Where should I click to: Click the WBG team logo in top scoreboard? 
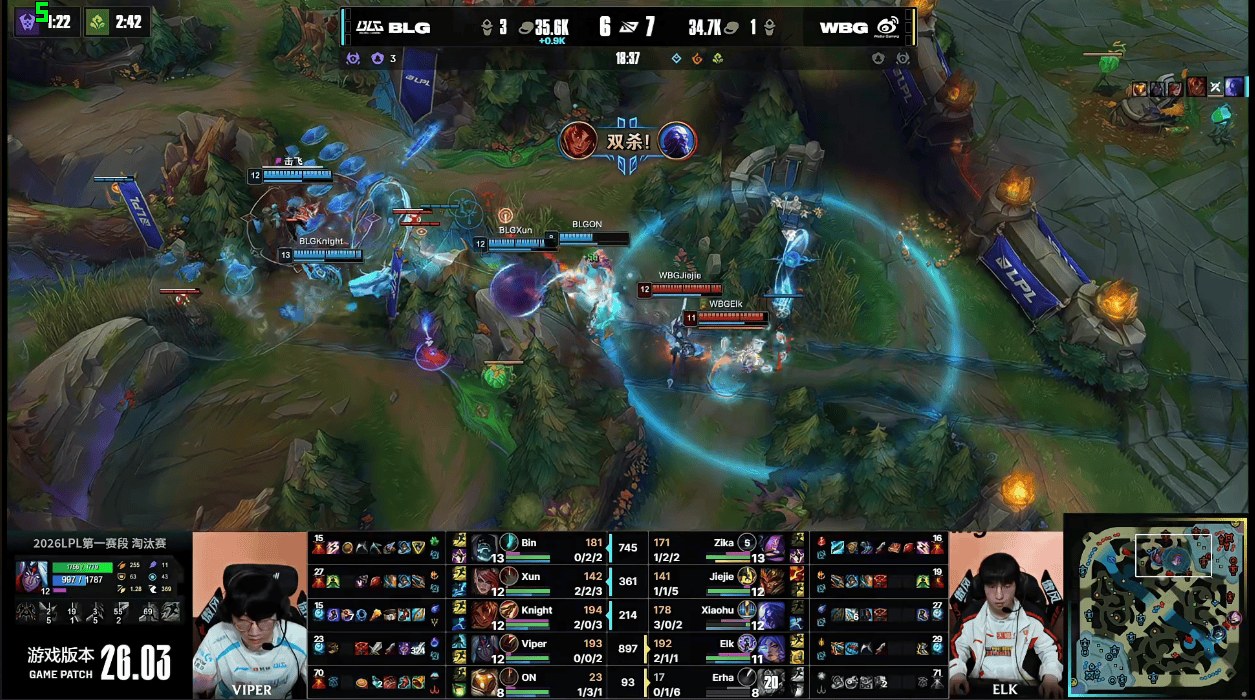[x=886, y=27]
